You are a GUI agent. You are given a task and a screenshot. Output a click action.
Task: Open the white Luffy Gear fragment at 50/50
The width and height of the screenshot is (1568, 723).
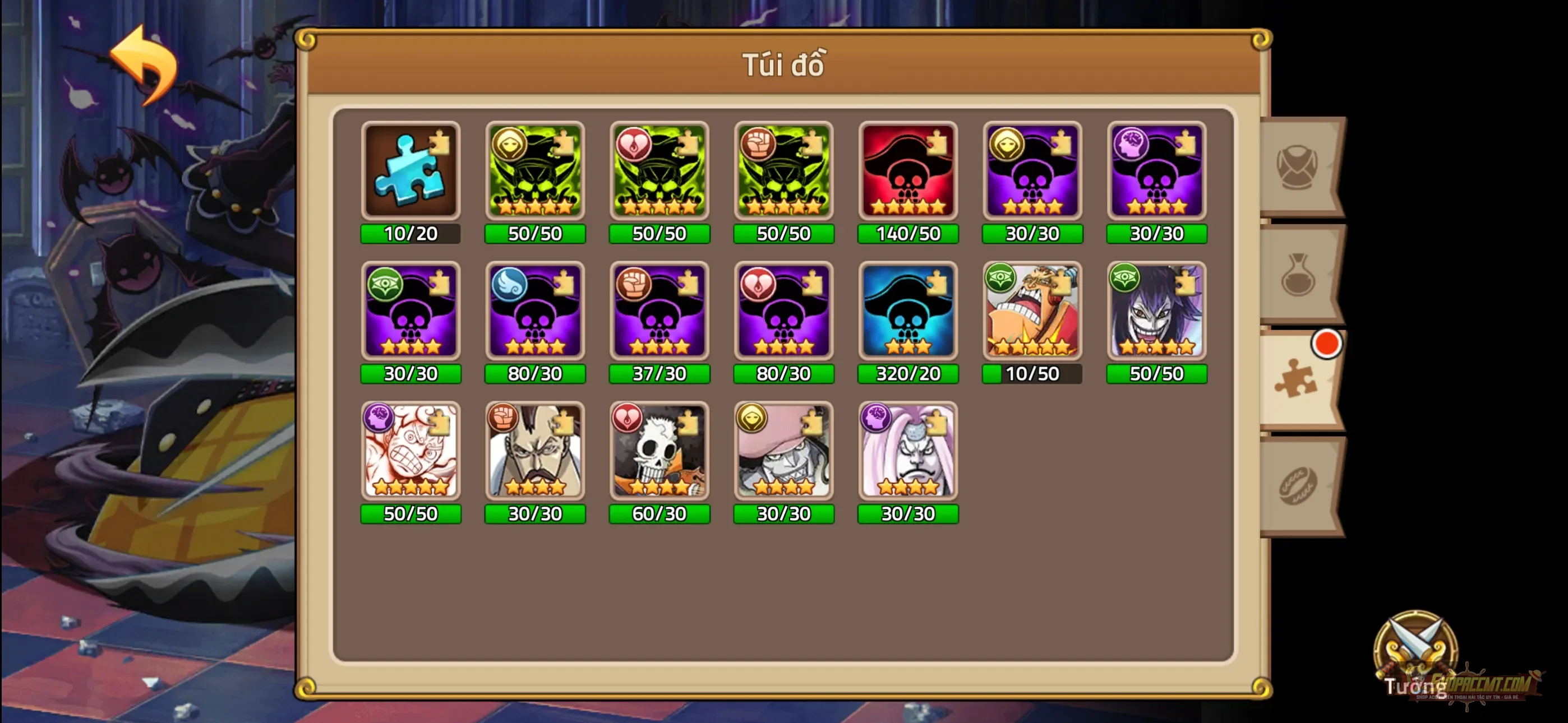click(411, 453)
